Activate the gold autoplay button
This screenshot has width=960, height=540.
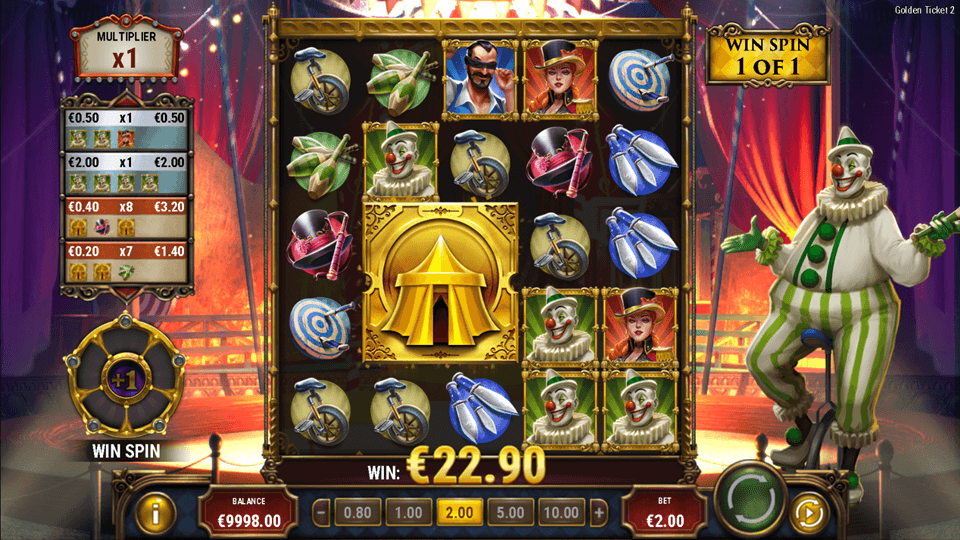coord(808,513)
